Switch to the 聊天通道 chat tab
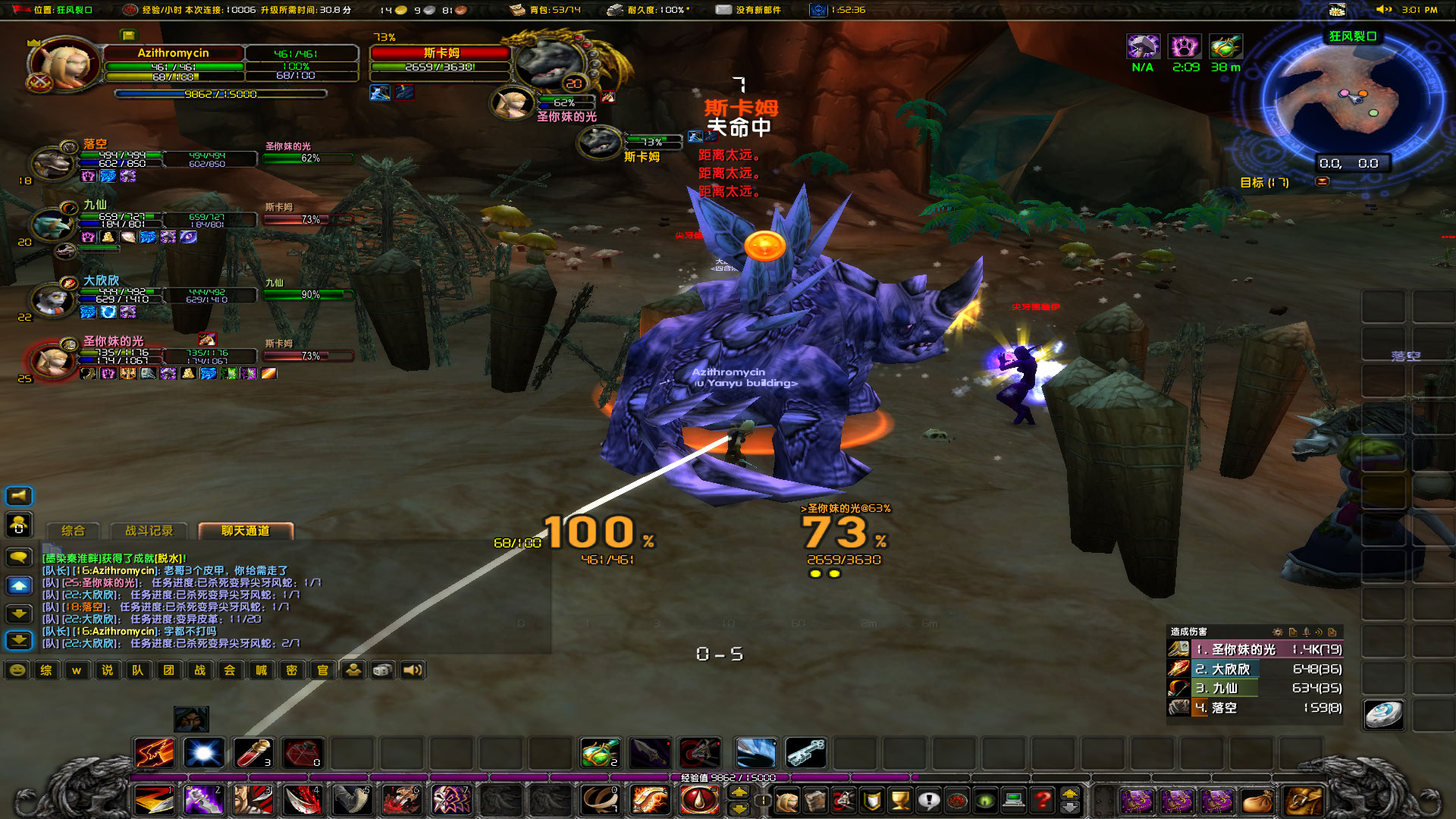 (244, 532)
